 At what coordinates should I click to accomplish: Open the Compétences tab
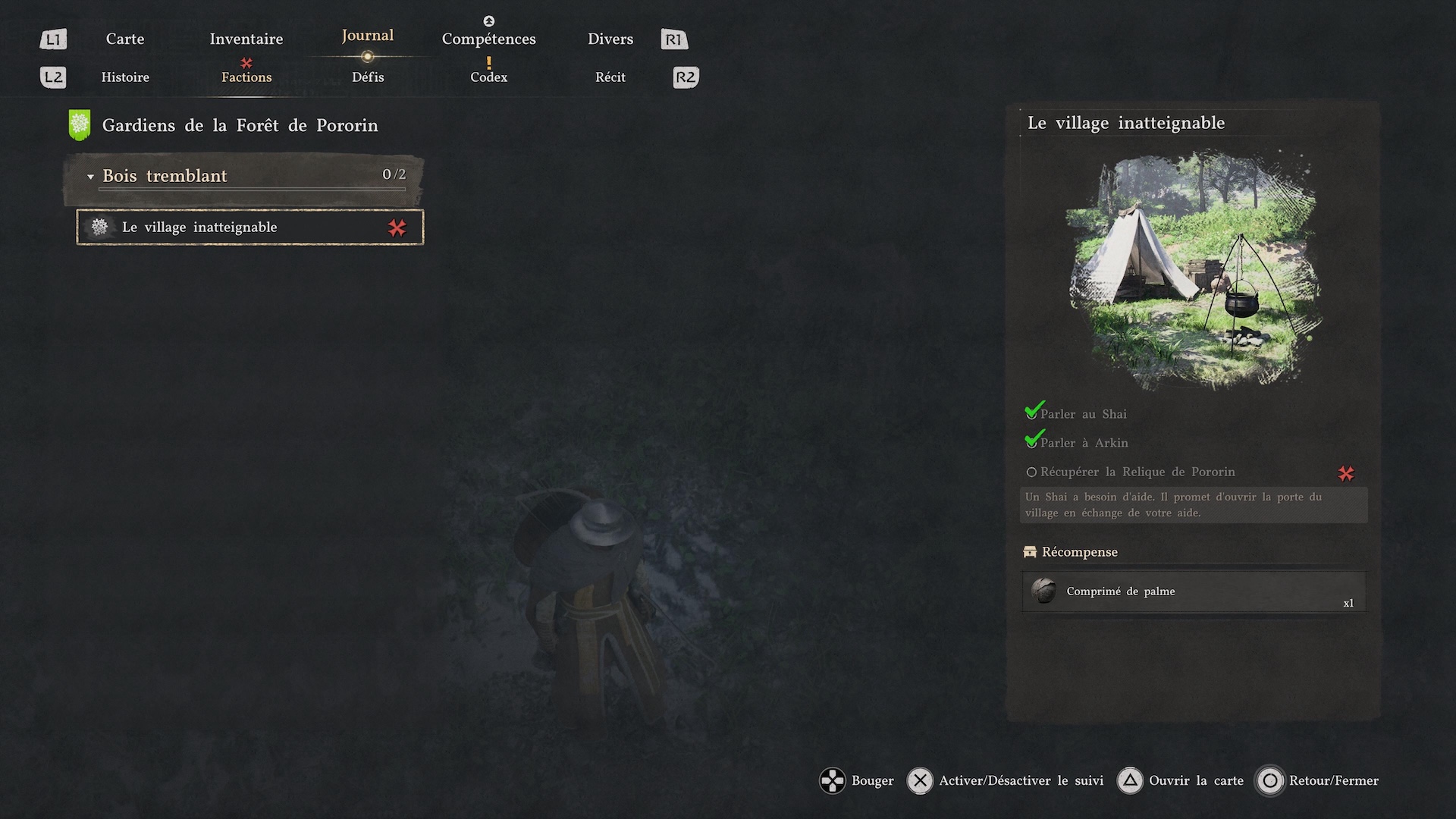coord(488,39)
